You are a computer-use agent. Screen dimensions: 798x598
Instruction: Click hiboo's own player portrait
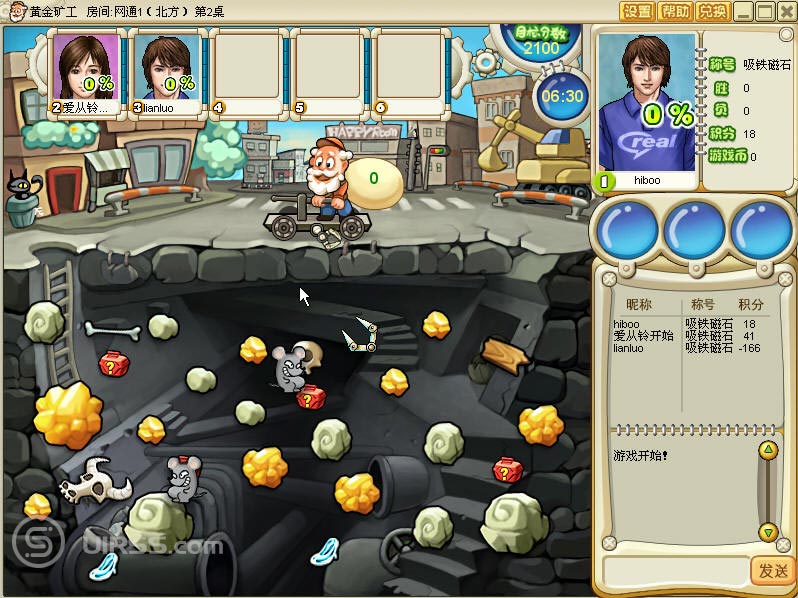click(x=645, y=103)
